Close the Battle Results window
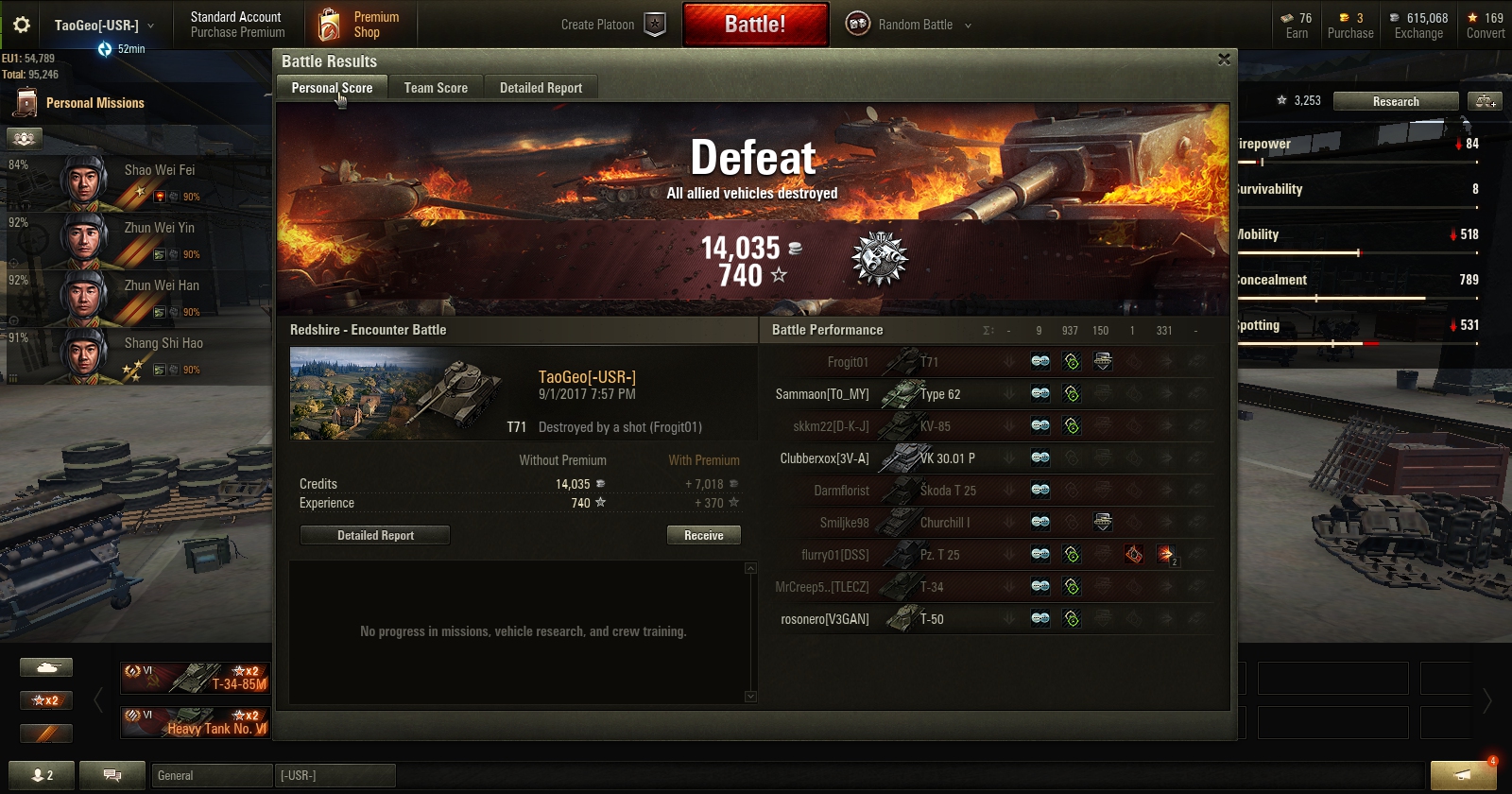1512x794 pixels. click(x=1224, y=60)
